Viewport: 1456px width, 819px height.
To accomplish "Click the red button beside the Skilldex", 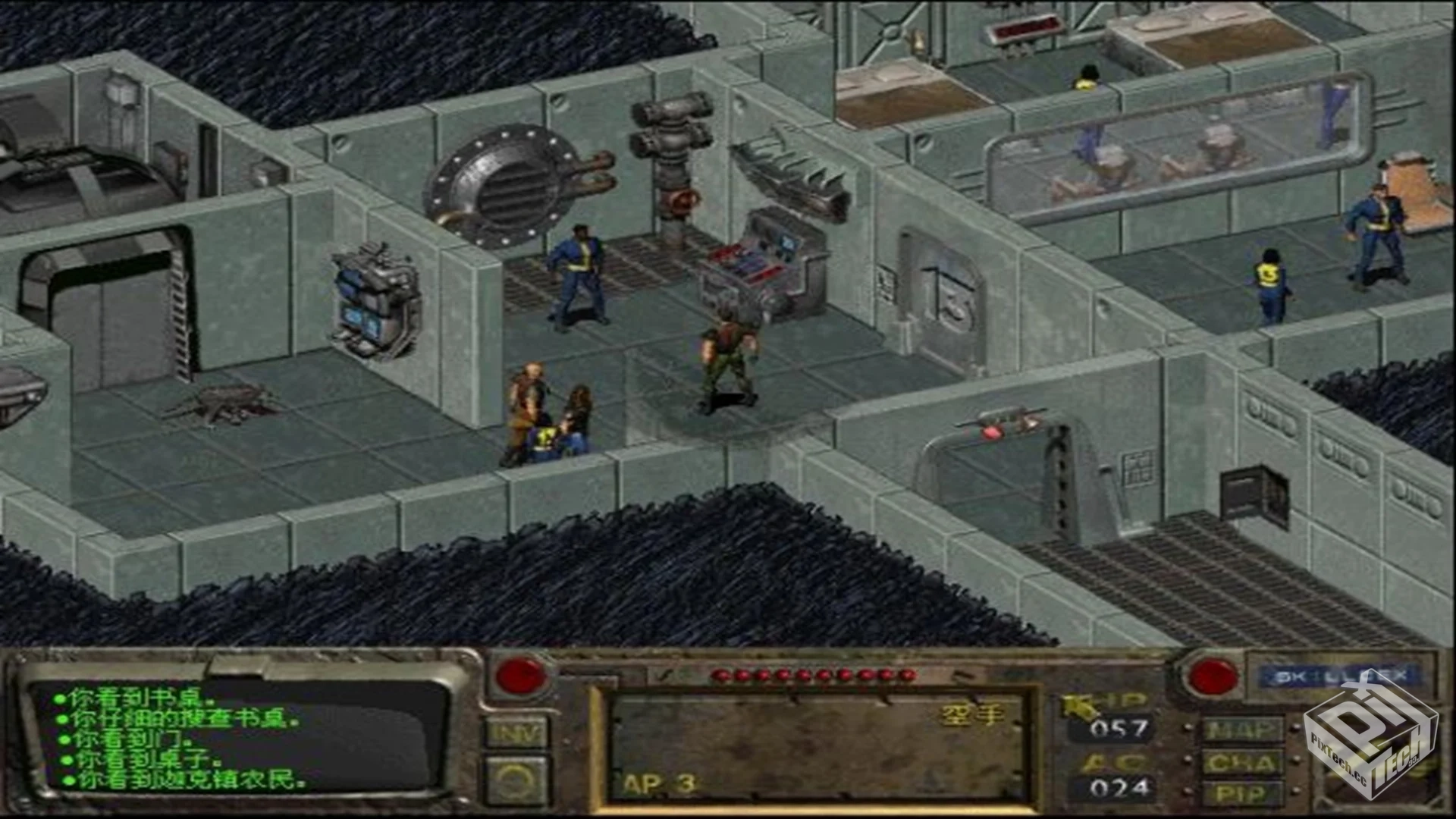I will click(x=1212, y=676).
